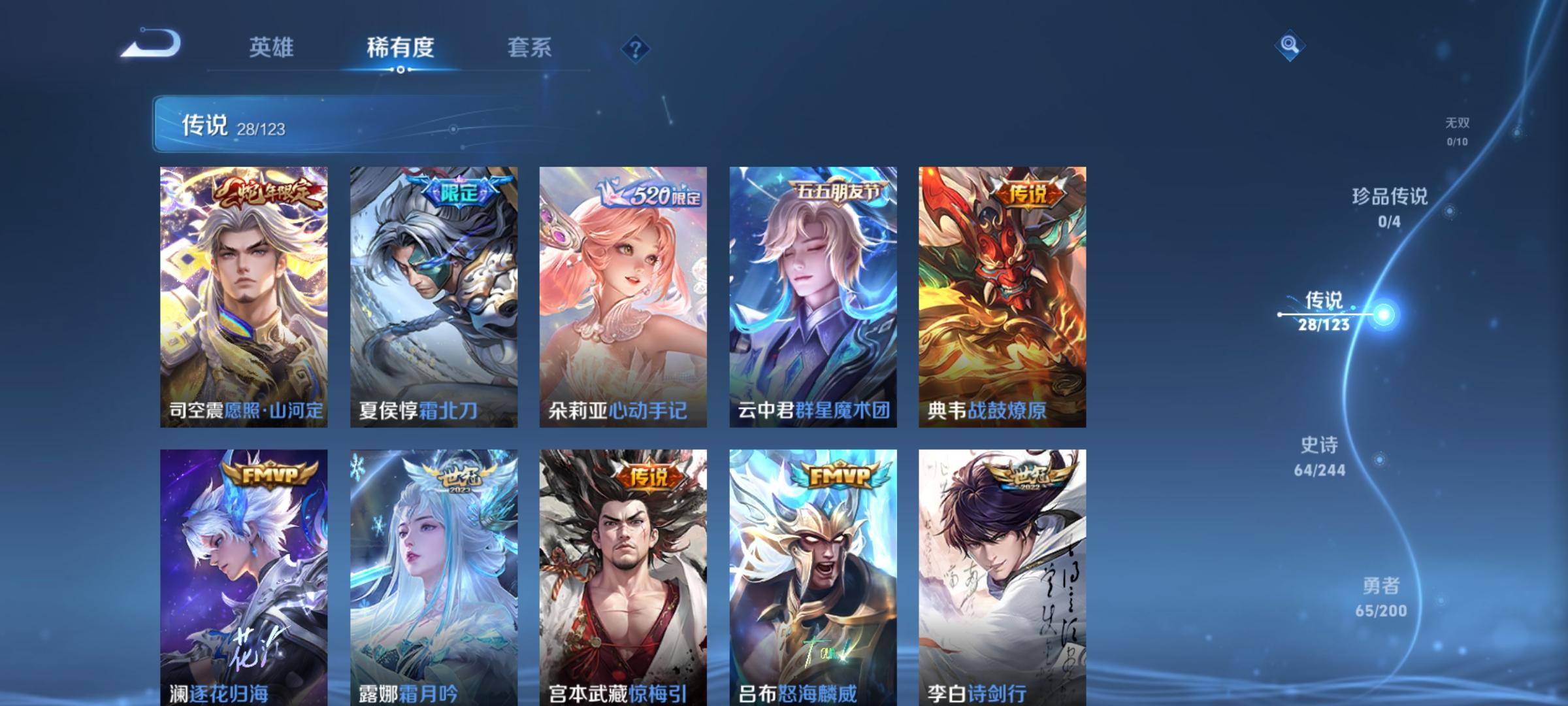Open 朵莉亚 心动手记 skin card
1568x706 pixels.
623,297
